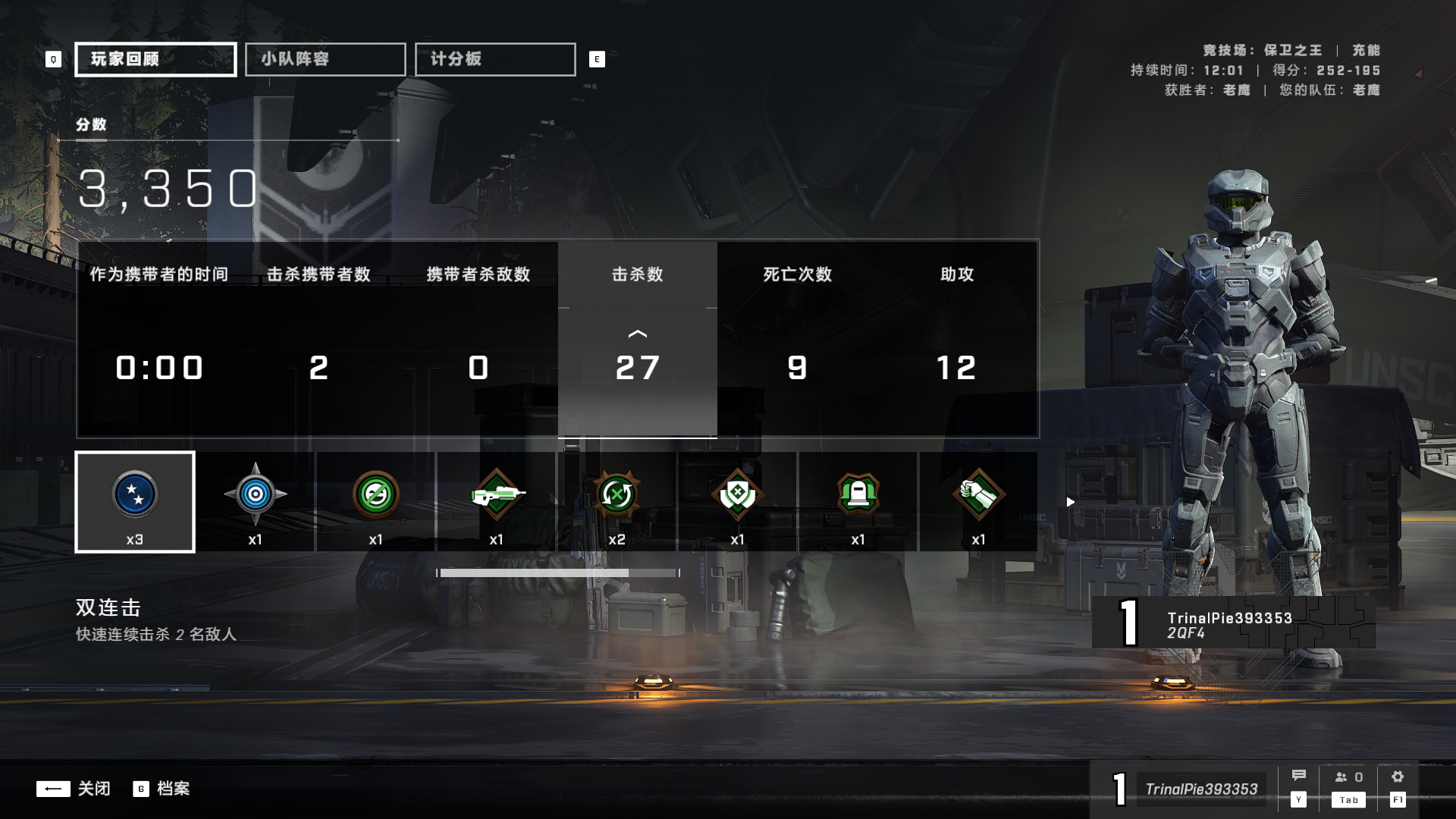Screen dimensions: 1456x819
Task: Open the chat speech bubble icon
Action: [x=1300, y=776]
